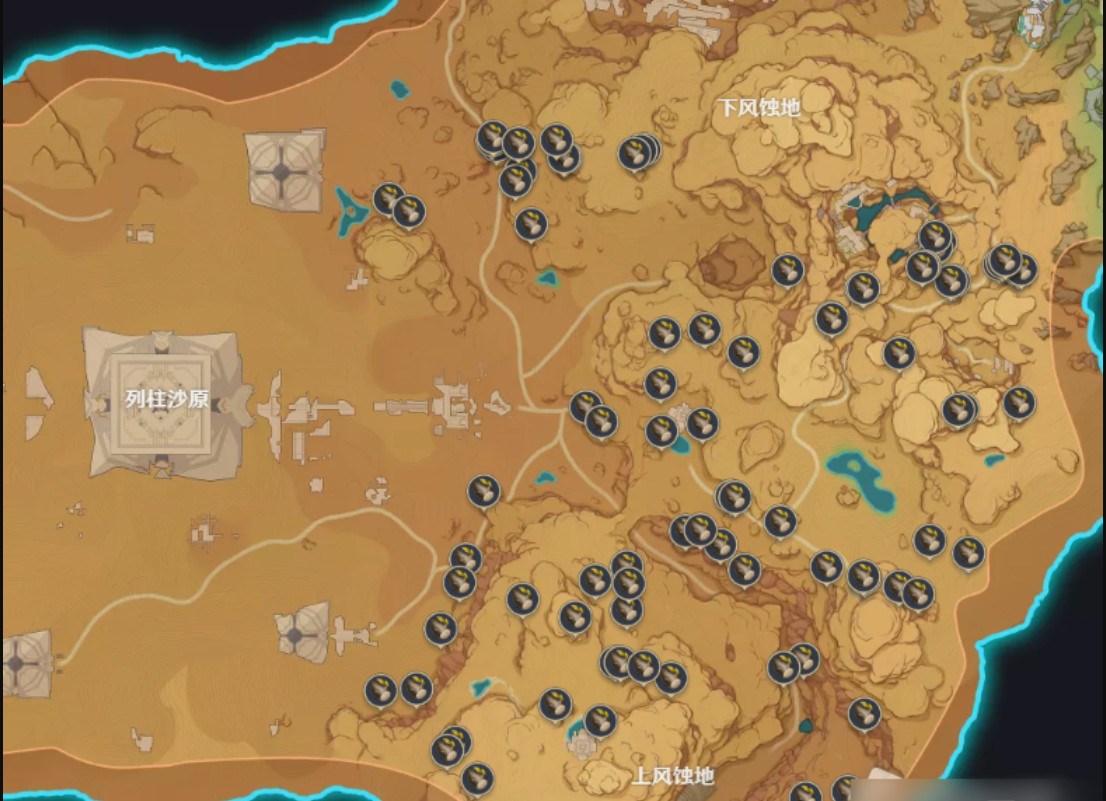Image resolution: width=1106 pixels, height=801 pixels.
Task: Click the 下风蚀地 region label
Action: pos(760,107)
